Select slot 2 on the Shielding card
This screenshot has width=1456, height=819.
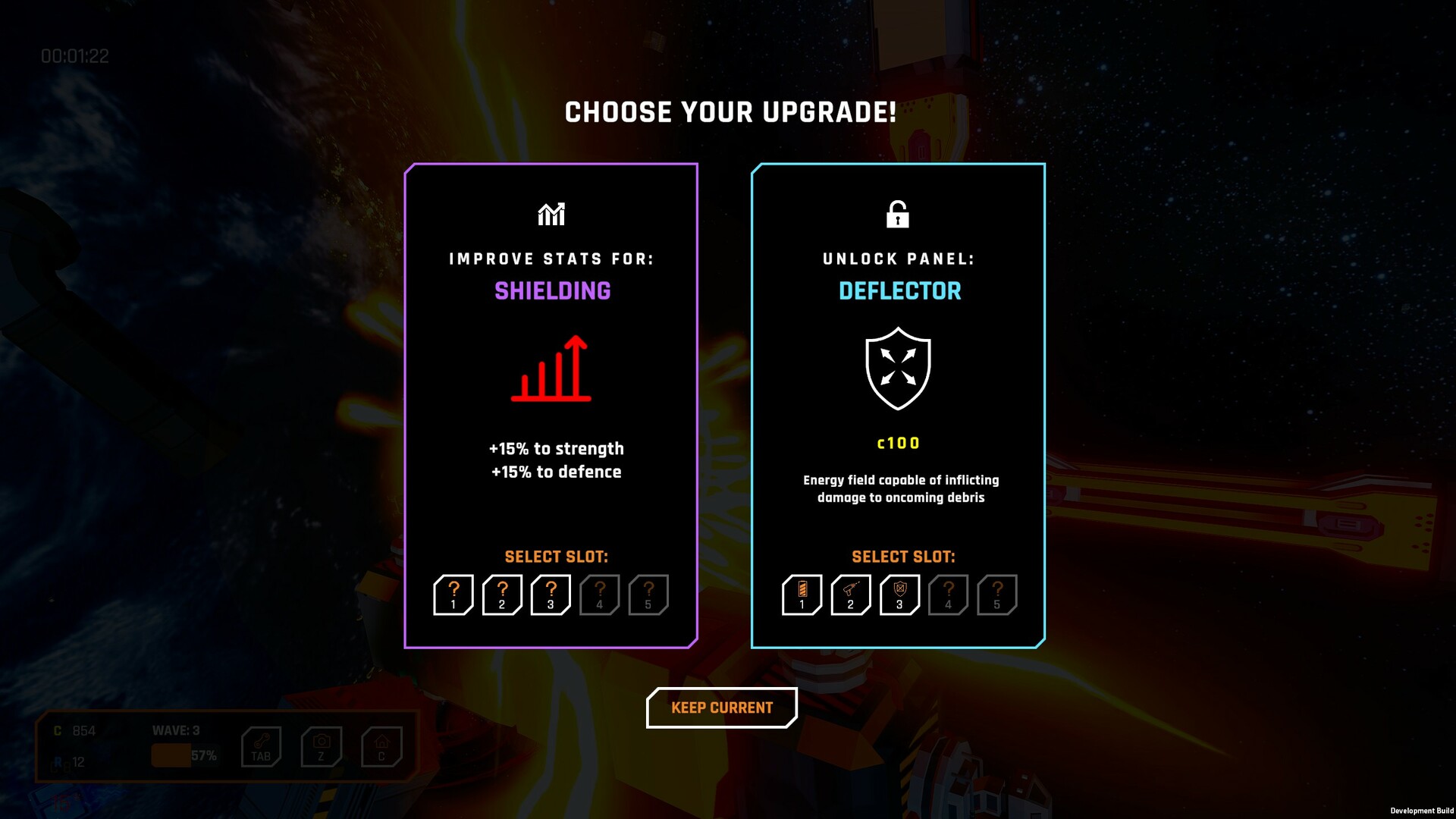[x=502, y=595]
